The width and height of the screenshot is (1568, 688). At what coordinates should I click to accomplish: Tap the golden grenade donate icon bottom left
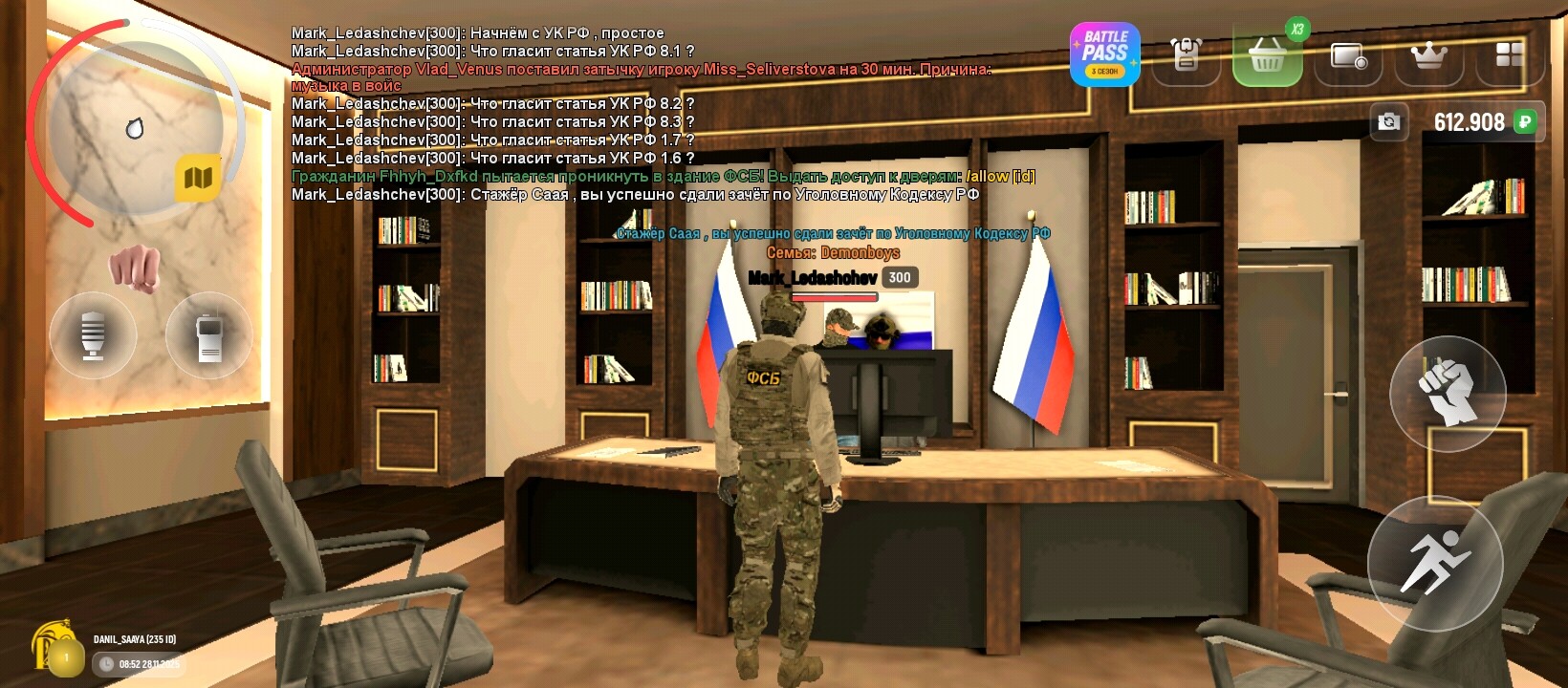(x=54, y=646)
